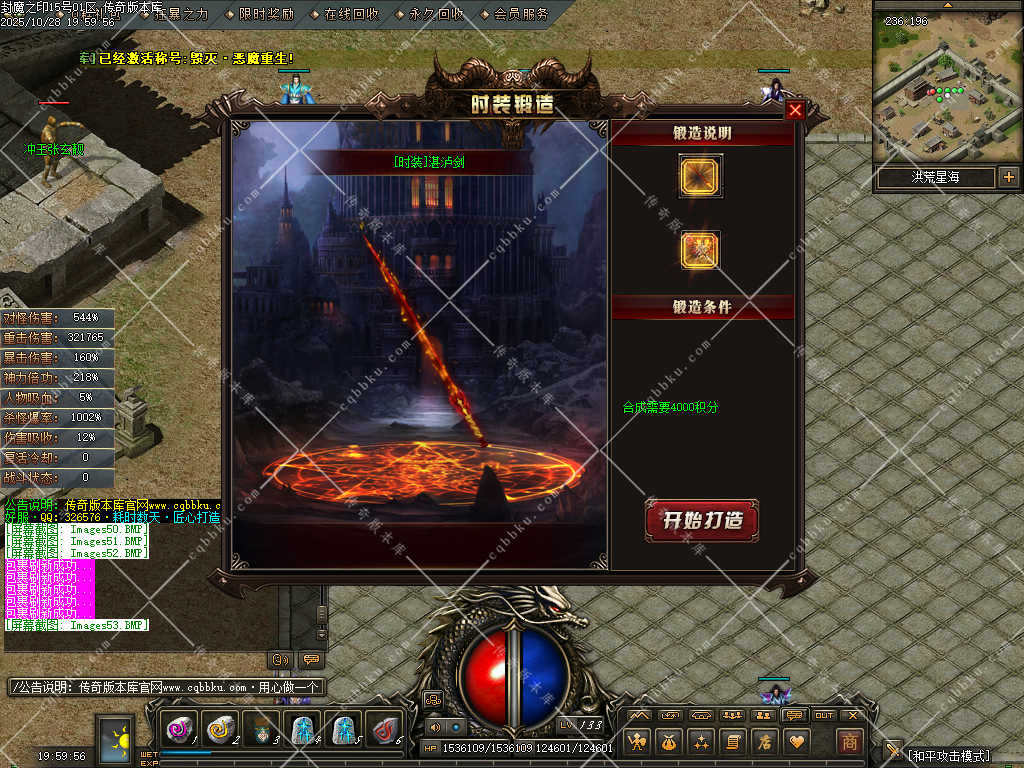Click the OUT exit button
Image resolution: width=1024 pixels, height=768 pixels.
tap(824, 715)
